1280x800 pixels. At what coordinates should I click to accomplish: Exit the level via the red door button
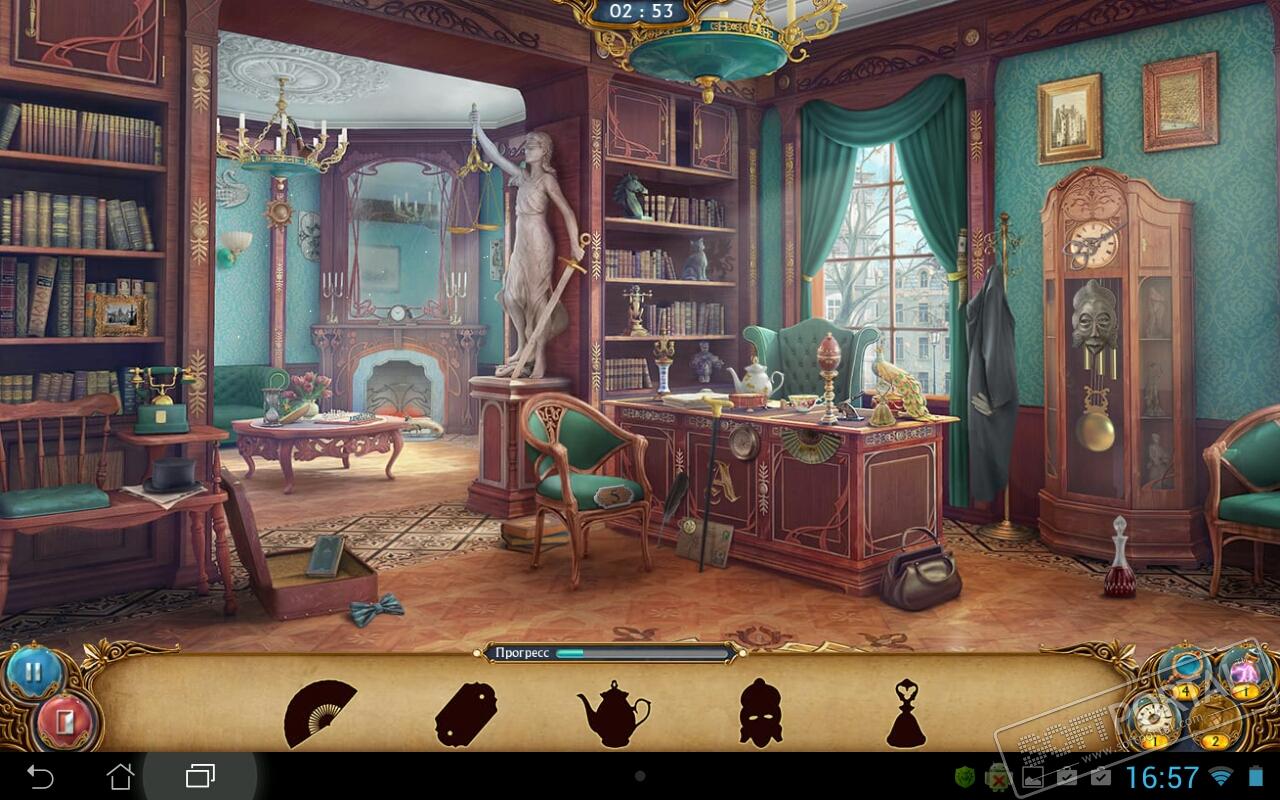(66, 718)
